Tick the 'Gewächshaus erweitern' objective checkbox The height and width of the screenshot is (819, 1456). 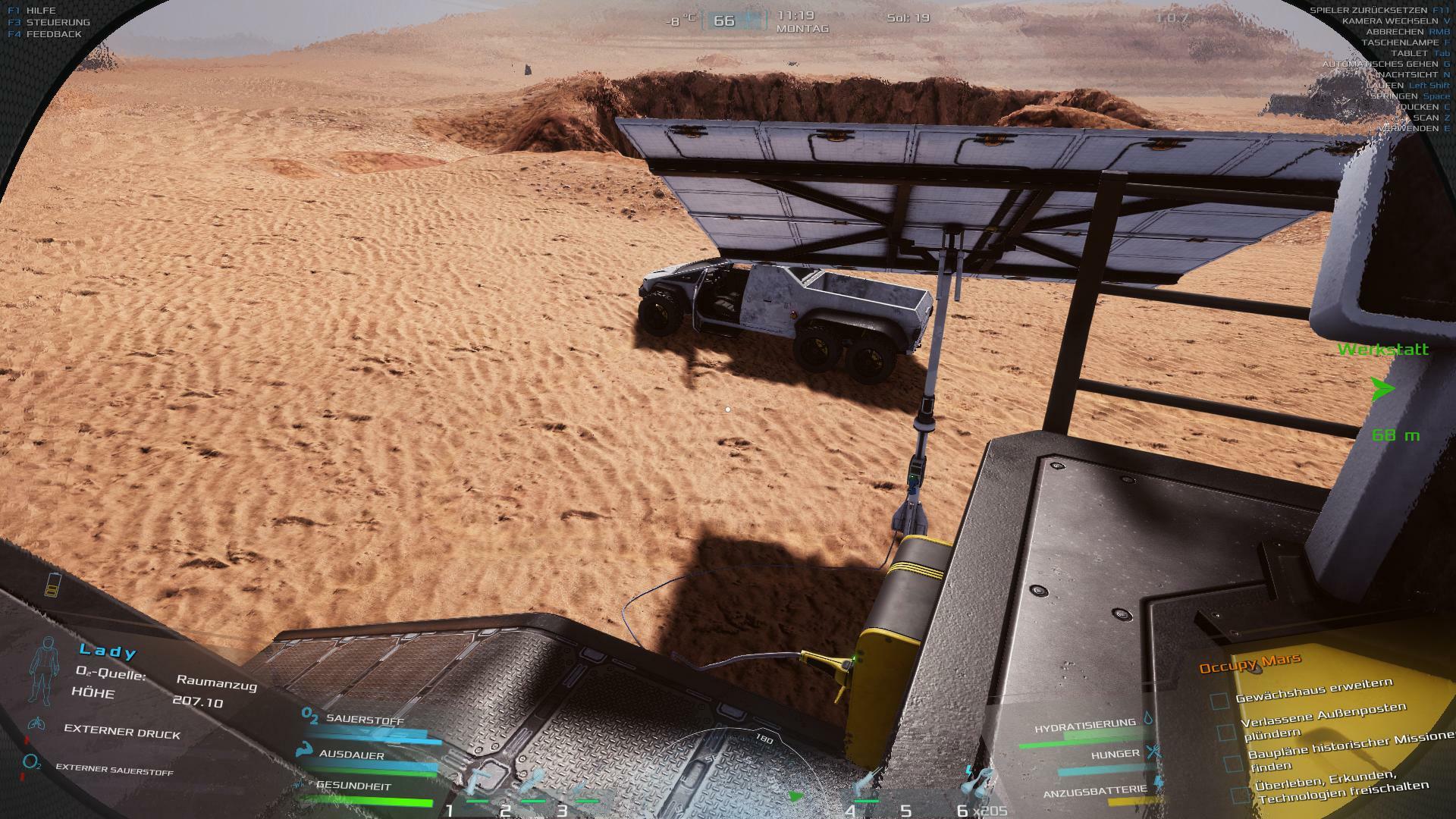(1219, 701)
